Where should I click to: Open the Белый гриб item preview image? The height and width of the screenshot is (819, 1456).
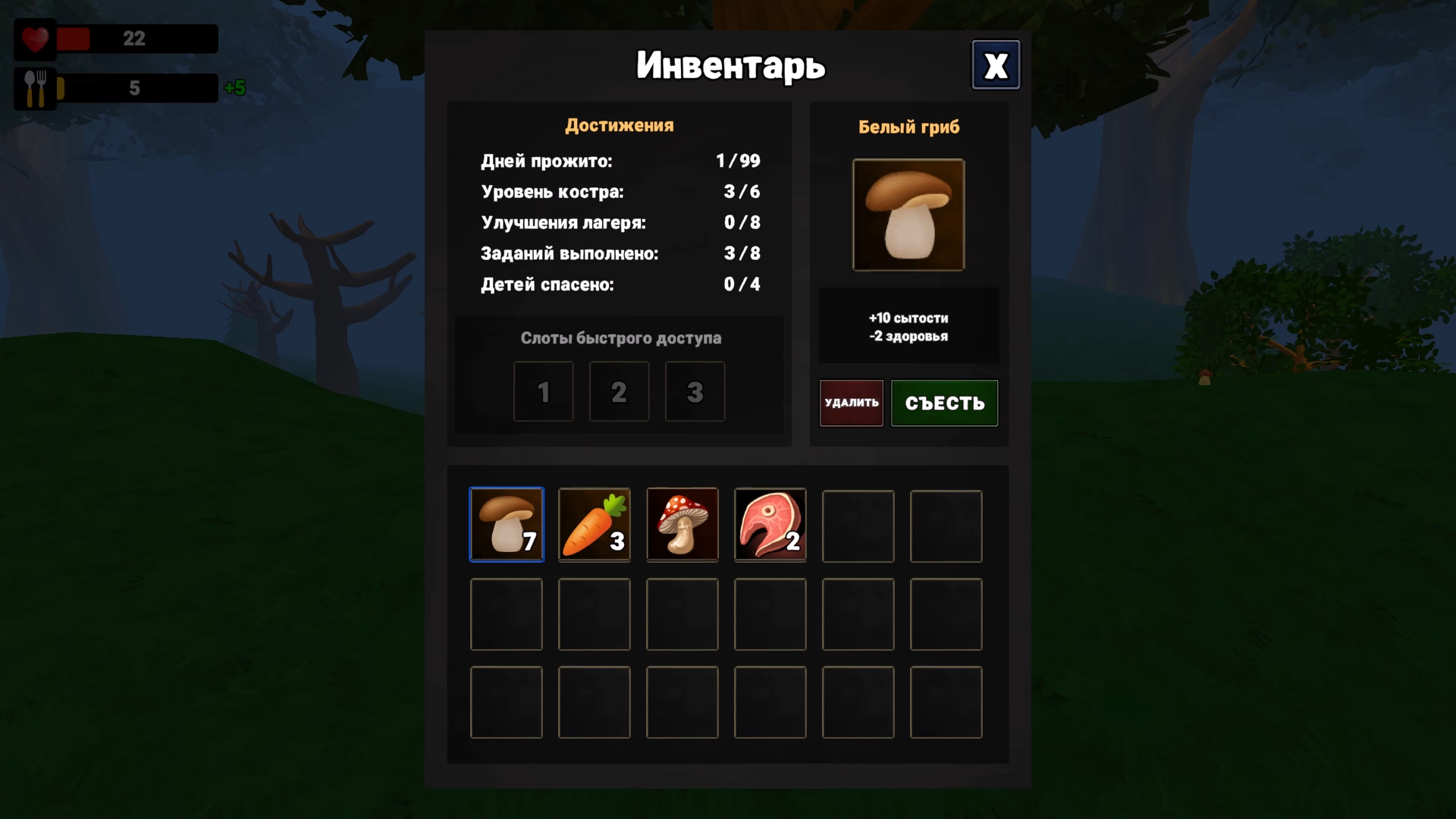pyautogui.click(x=908, y=215)
